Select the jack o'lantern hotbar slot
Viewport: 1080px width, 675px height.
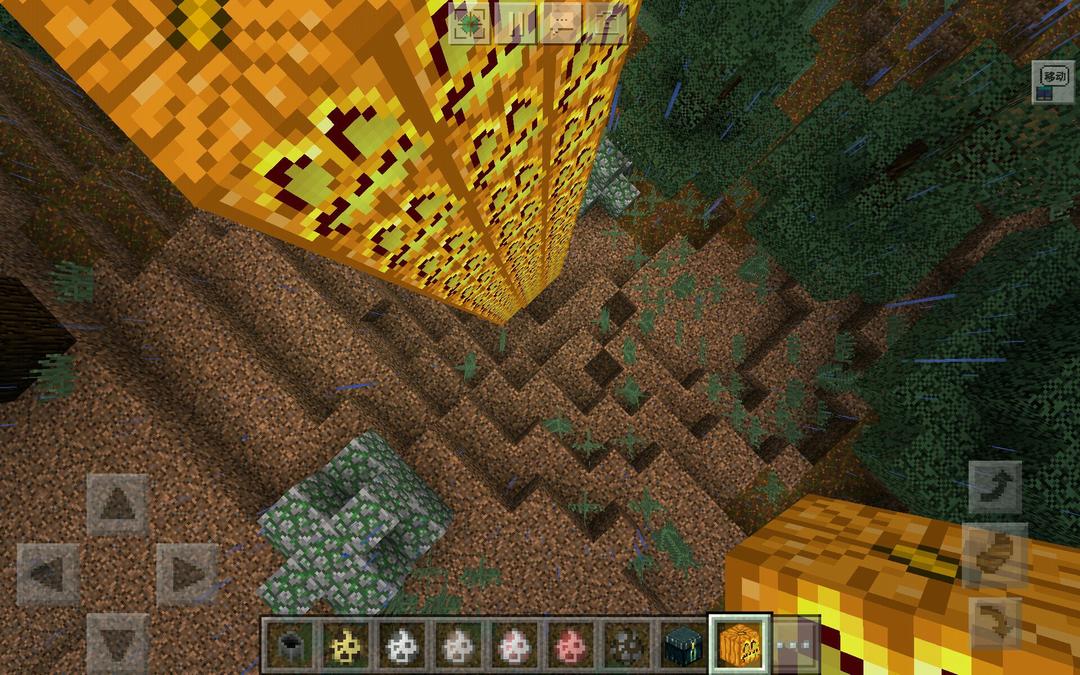[739, 645]
